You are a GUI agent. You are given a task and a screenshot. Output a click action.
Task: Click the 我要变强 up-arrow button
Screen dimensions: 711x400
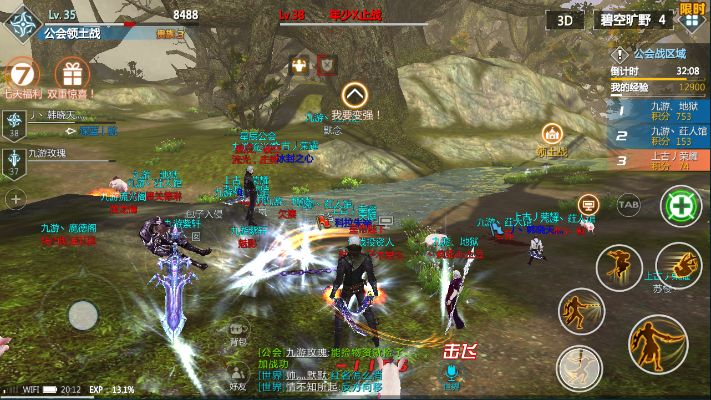click(x=352, y=95)
